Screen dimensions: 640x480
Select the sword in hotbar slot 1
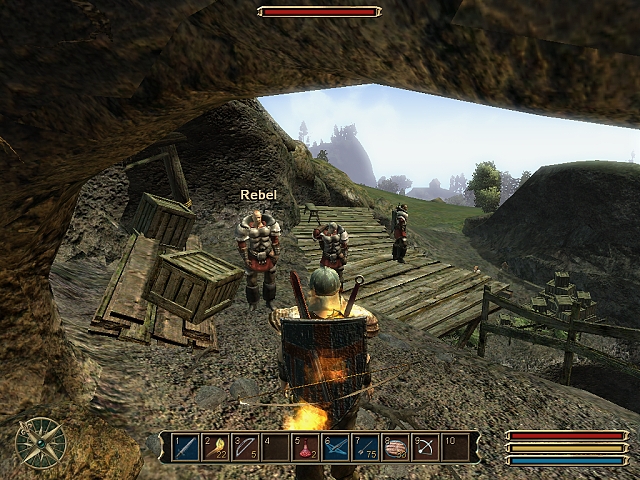coord(186,447)
